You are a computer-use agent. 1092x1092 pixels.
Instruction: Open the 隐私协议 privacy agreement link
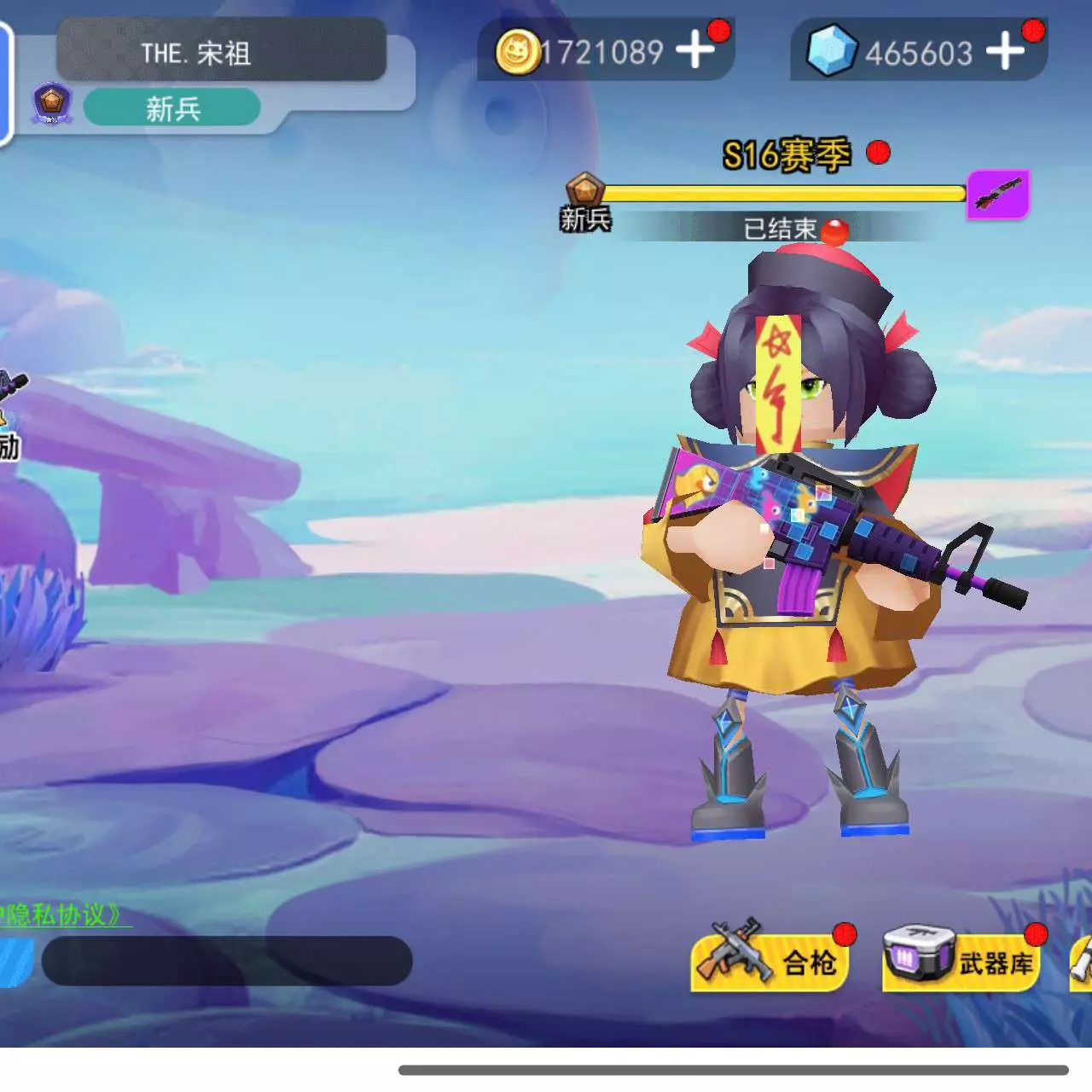coord(63,915)
